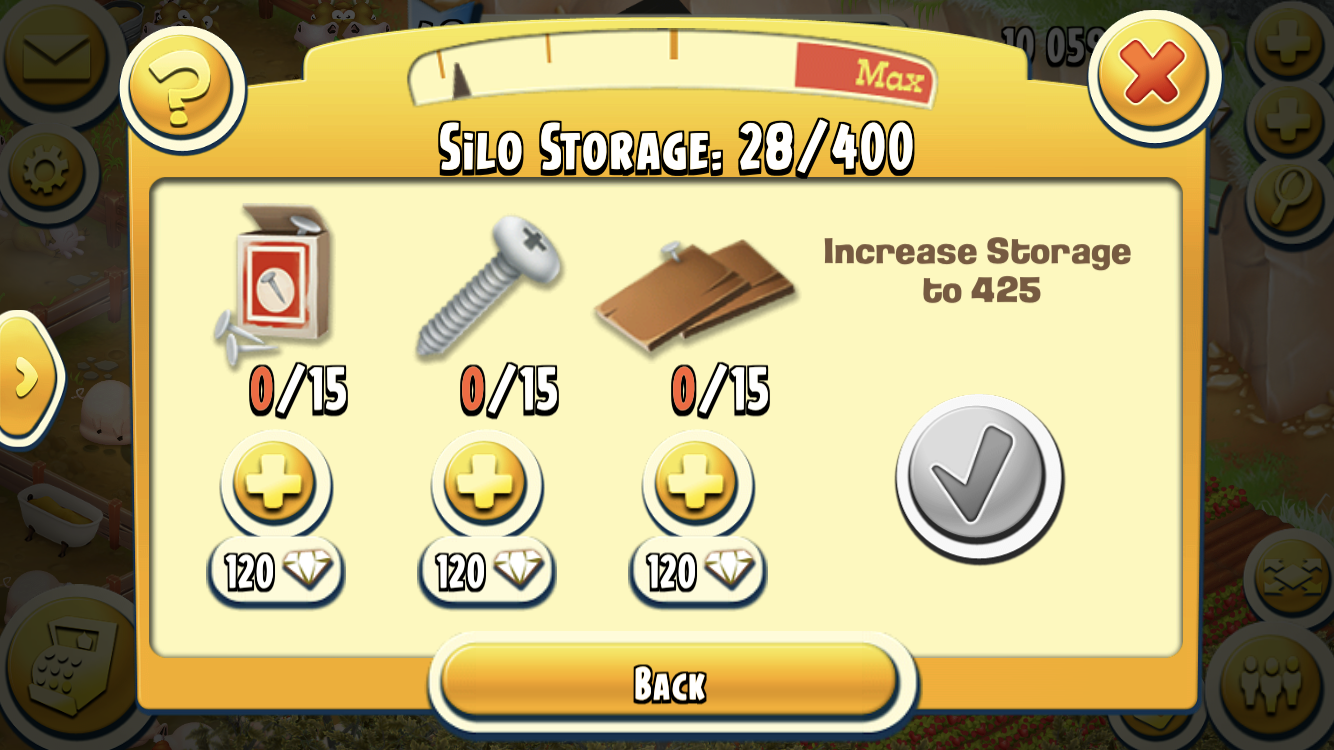Confirm the storage upgrade with the checkmark
1334x750 pixels.
click(x=979, y=478)
